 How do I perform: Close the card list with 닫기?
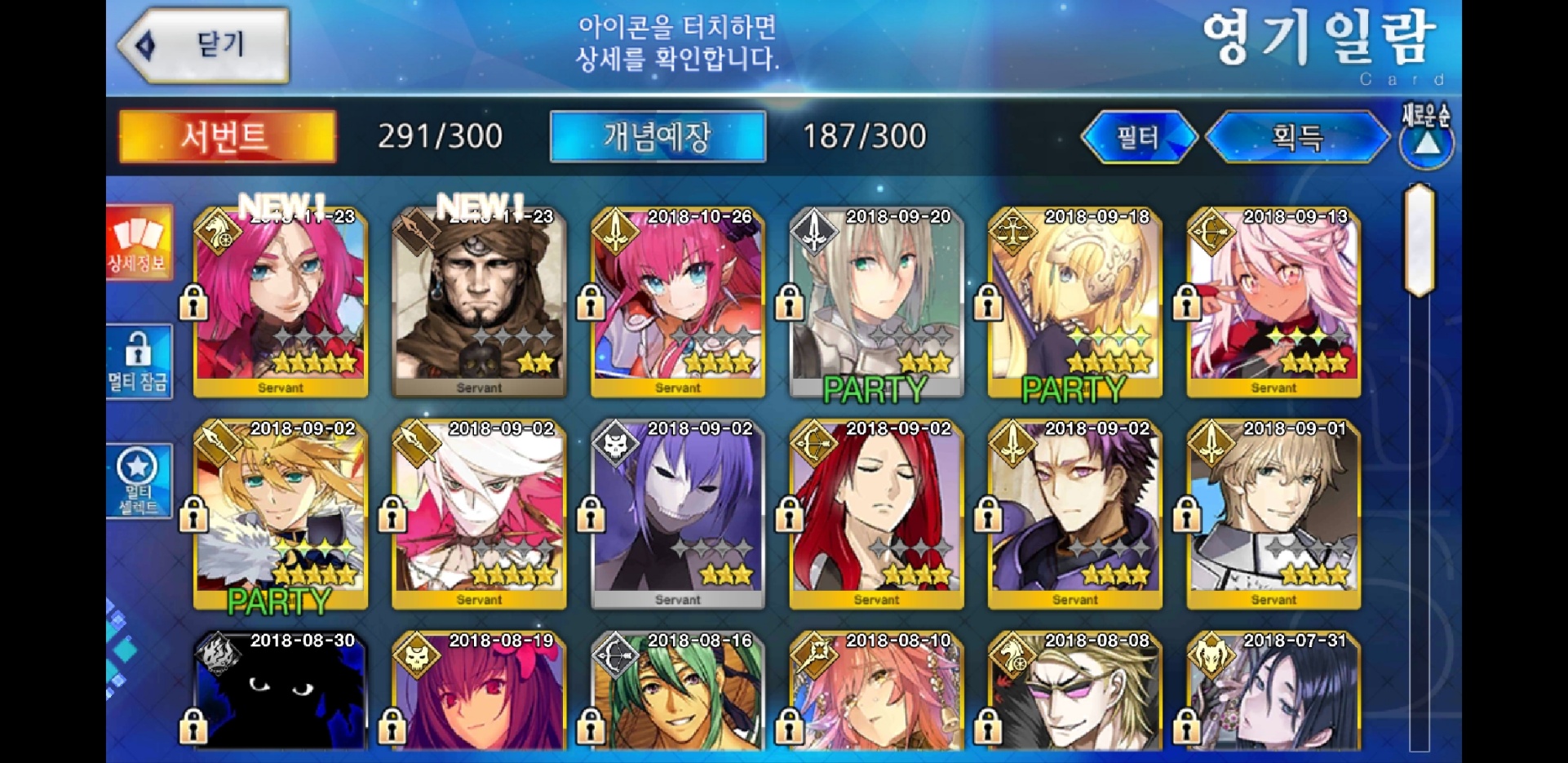(x=206, y=45)
